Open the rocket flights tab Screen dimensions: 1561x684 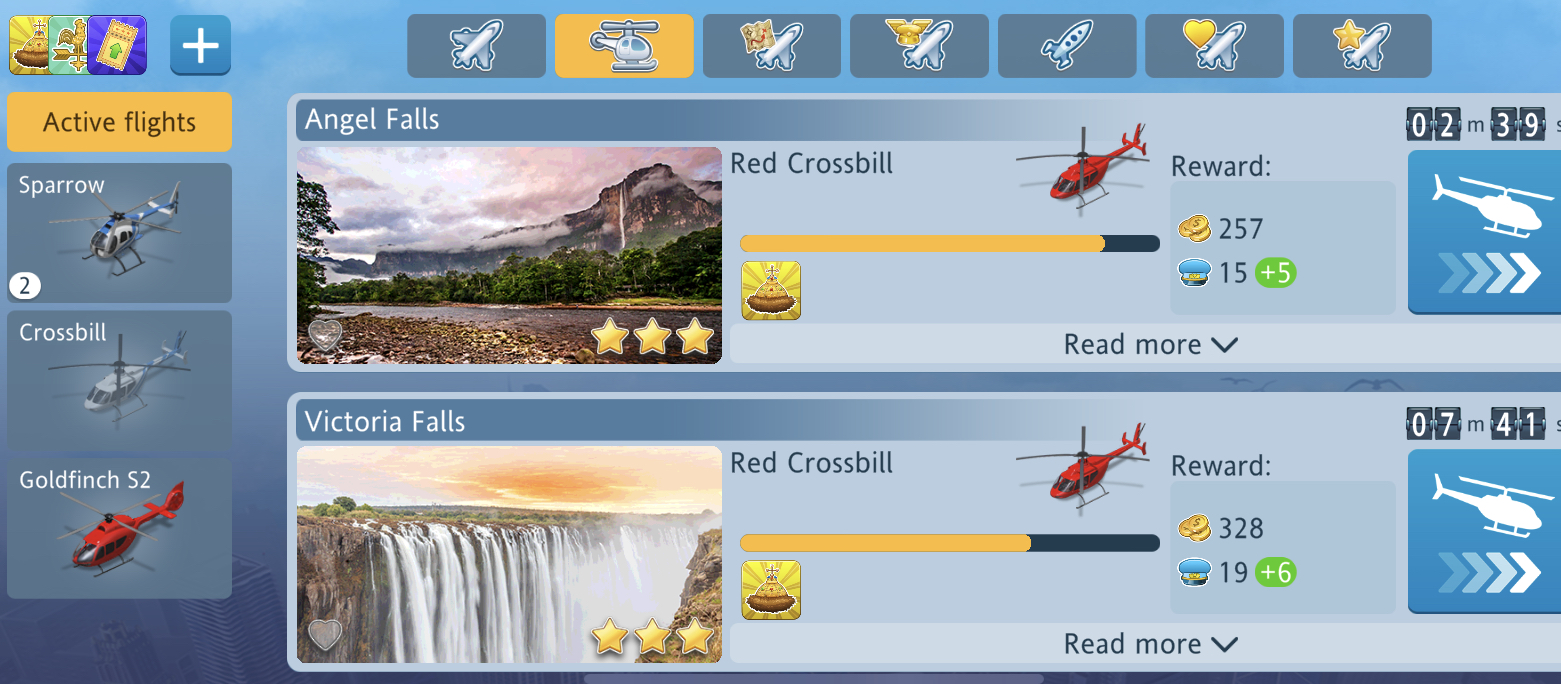[x=1066, y=46]
